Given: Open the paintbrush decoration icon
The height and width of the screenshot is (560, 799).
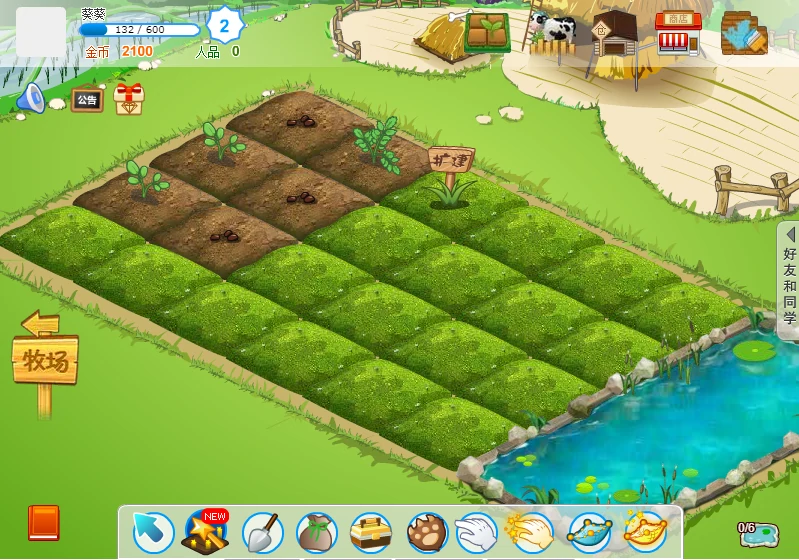Looking at the screenshot, I should (743, 33).
